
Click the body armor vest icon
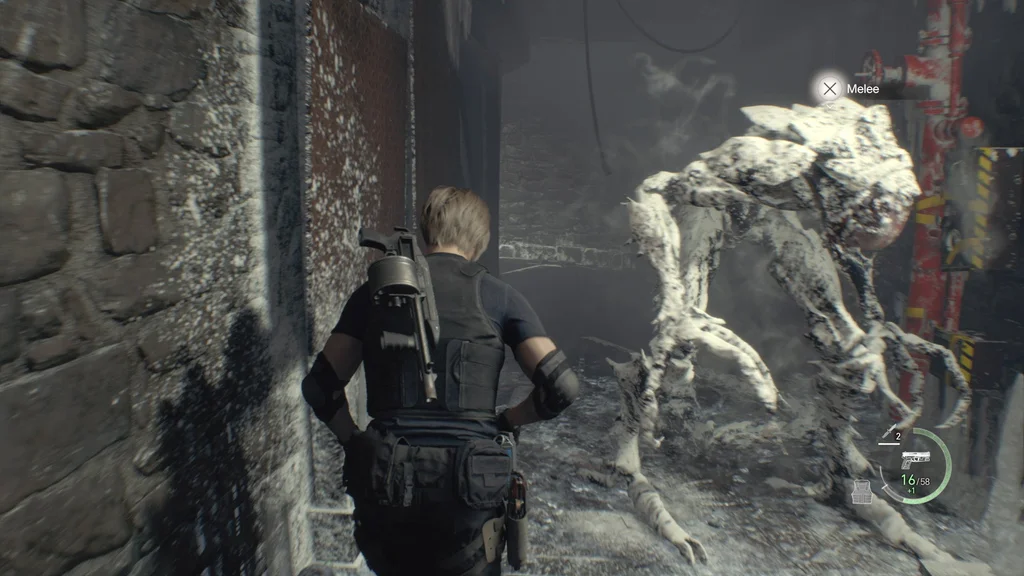click(x=860, y=491)
